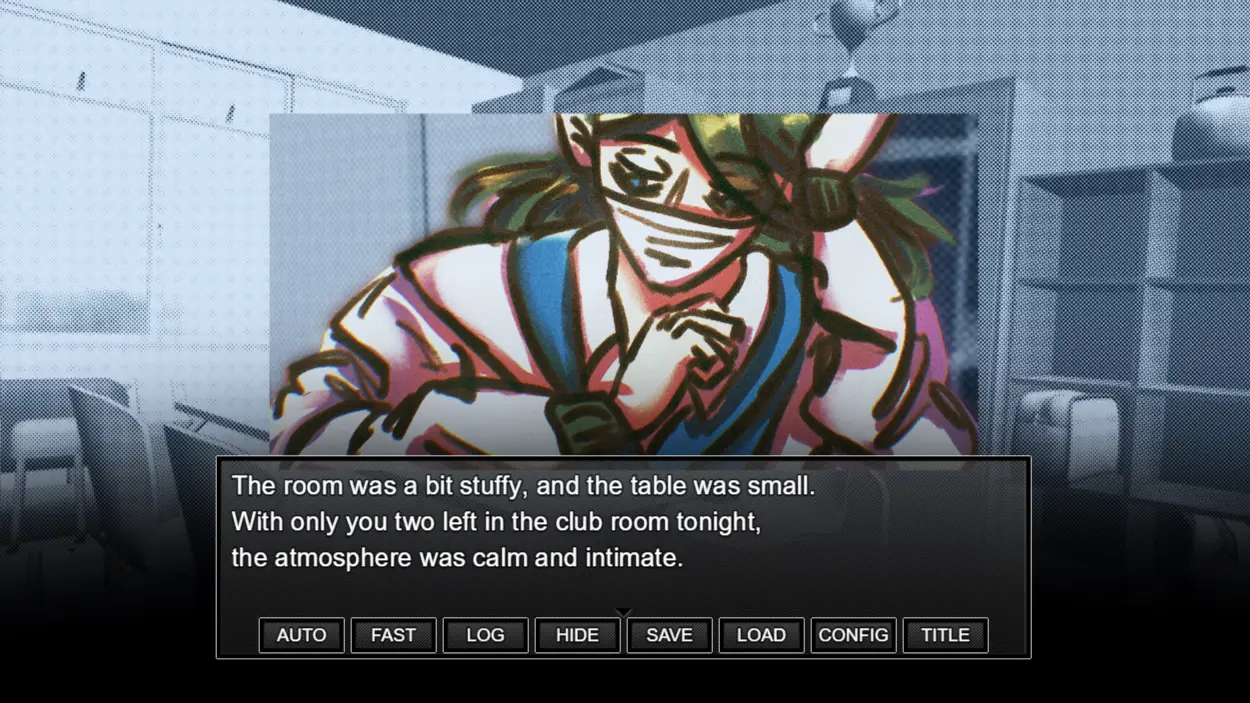This screenshot has height=703, width=1250.
Task: Click the dialogue text to continue
Action: 522,522
